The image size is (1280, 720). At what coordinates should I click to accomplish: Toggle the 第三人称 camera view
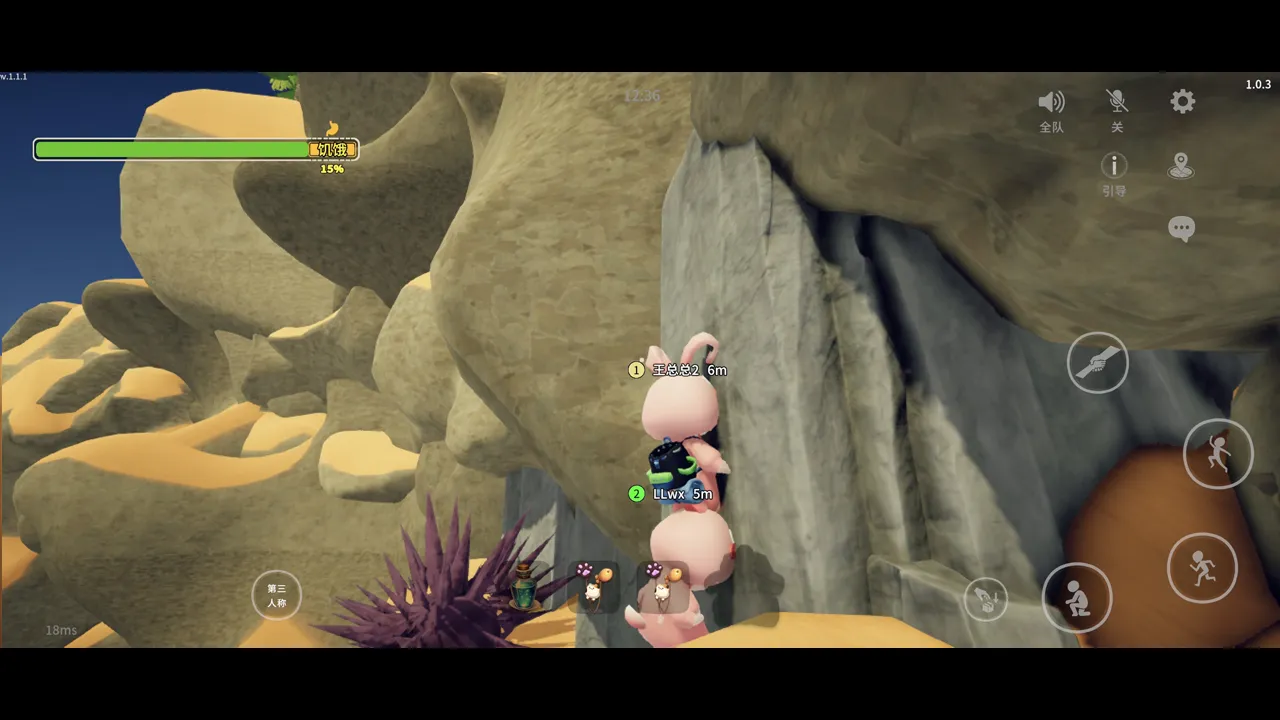coord(276,596)
